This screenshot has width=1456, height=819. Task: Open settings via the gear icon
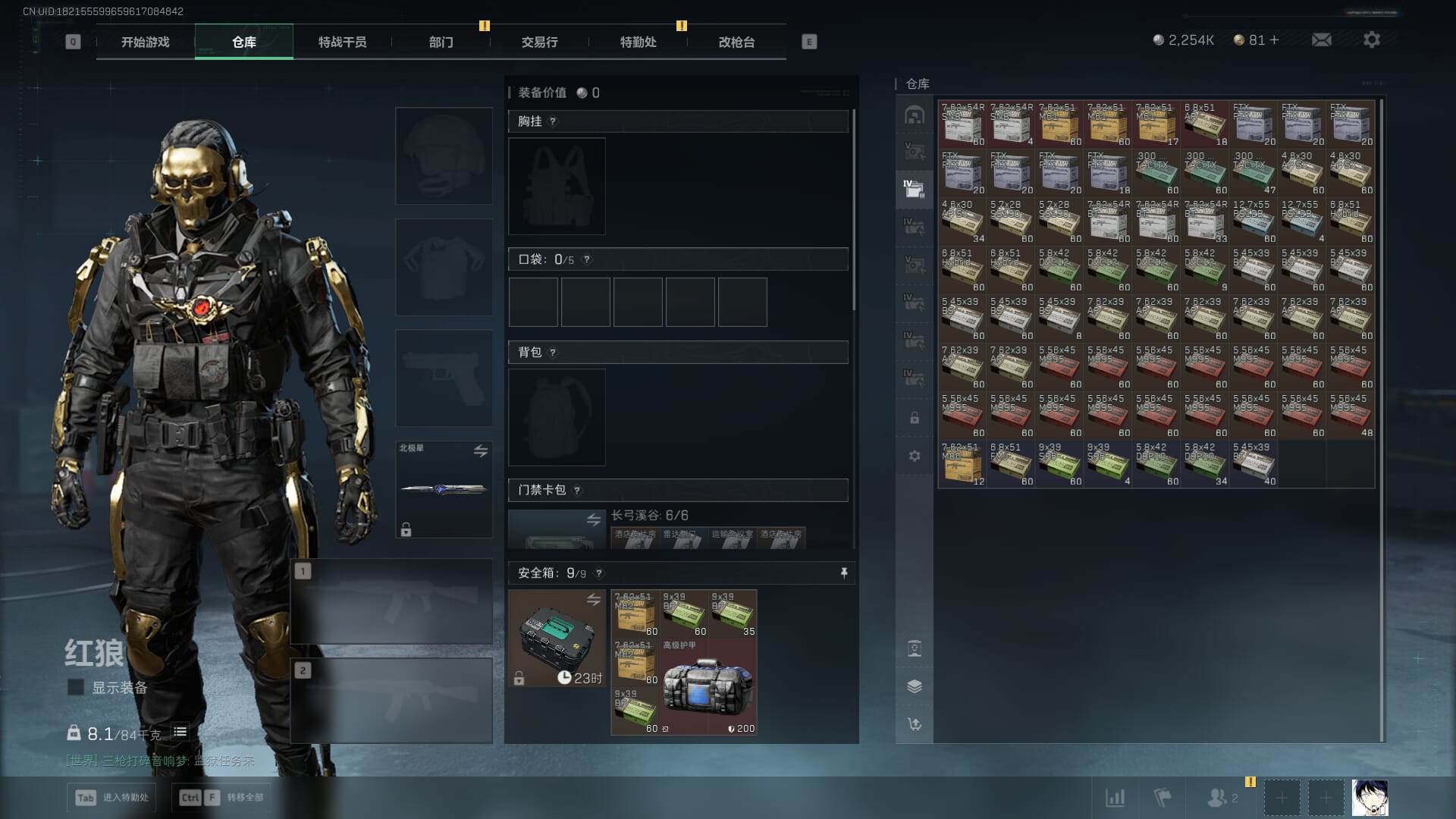1371,40
